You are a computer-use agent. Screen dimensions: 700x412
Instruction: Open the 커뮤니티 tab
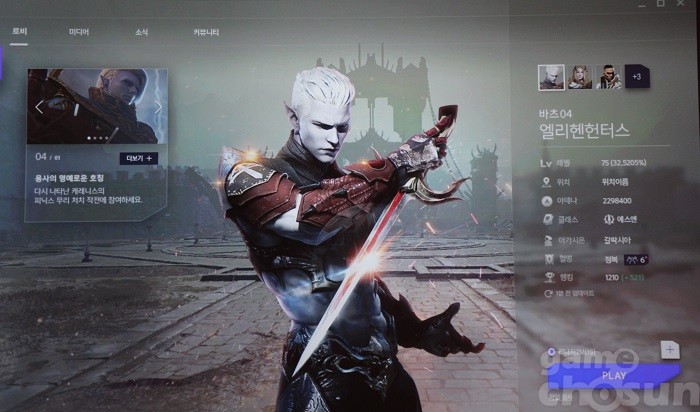(206, 32)
